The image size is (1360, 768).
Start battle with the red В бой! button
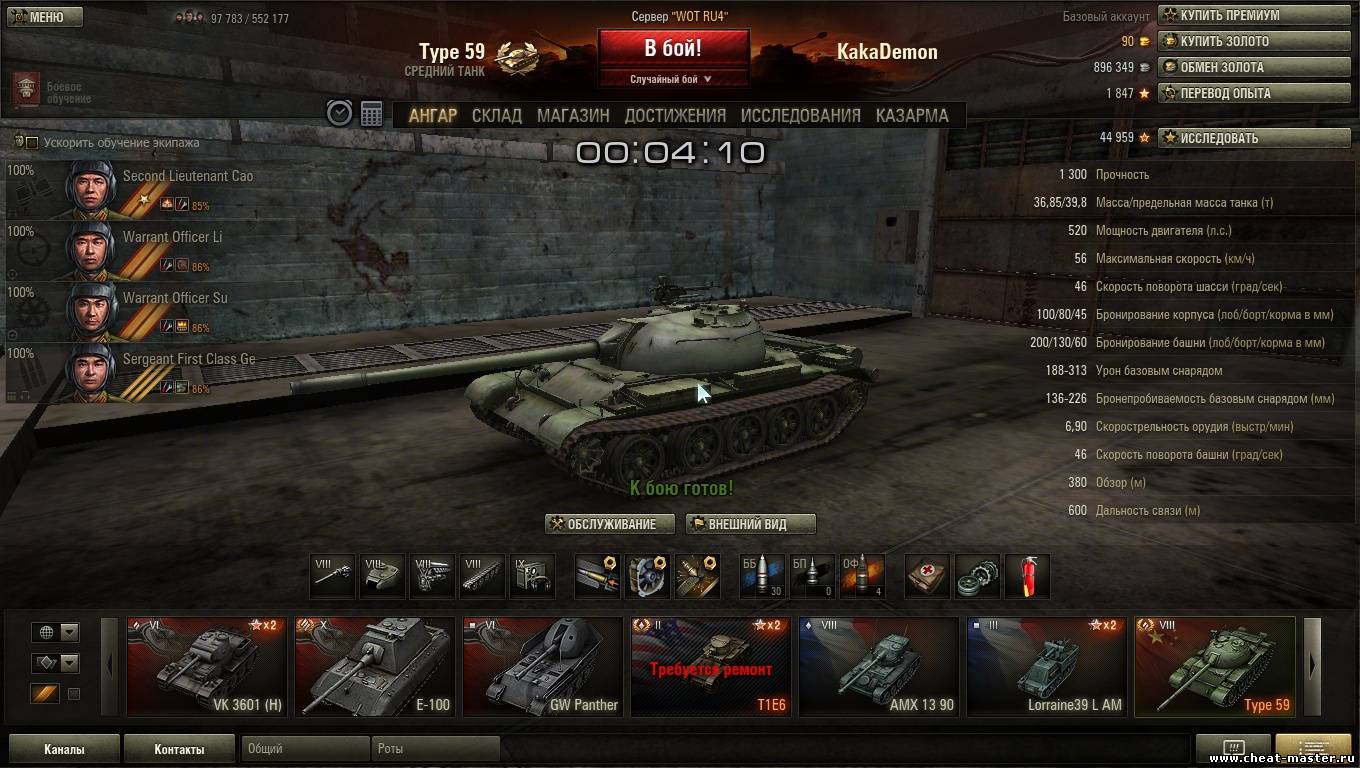pyautogui.click(x=673, y=48)
